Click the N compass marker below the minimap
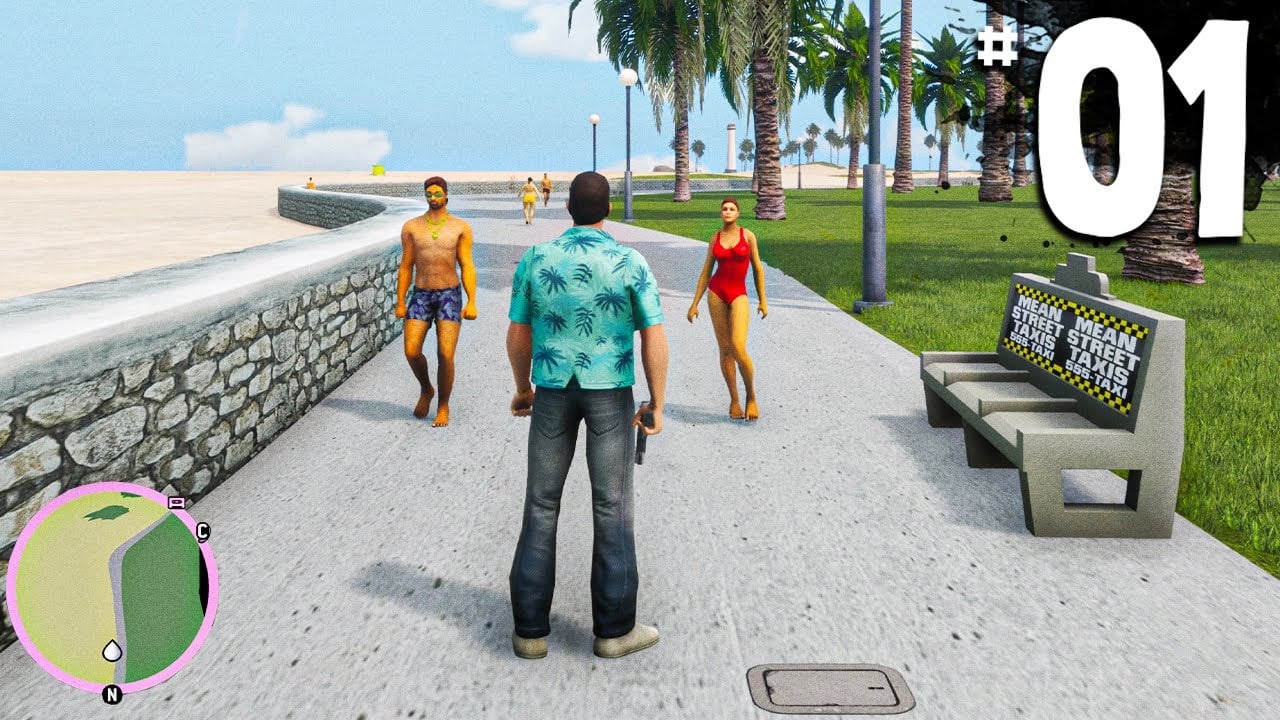 [112, 692]
